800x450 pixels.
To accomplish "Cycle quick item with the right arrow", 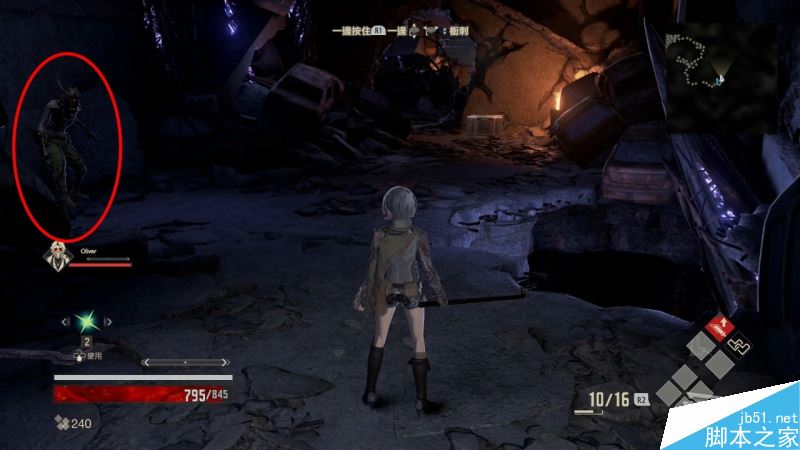I will [x=110, y=322].
